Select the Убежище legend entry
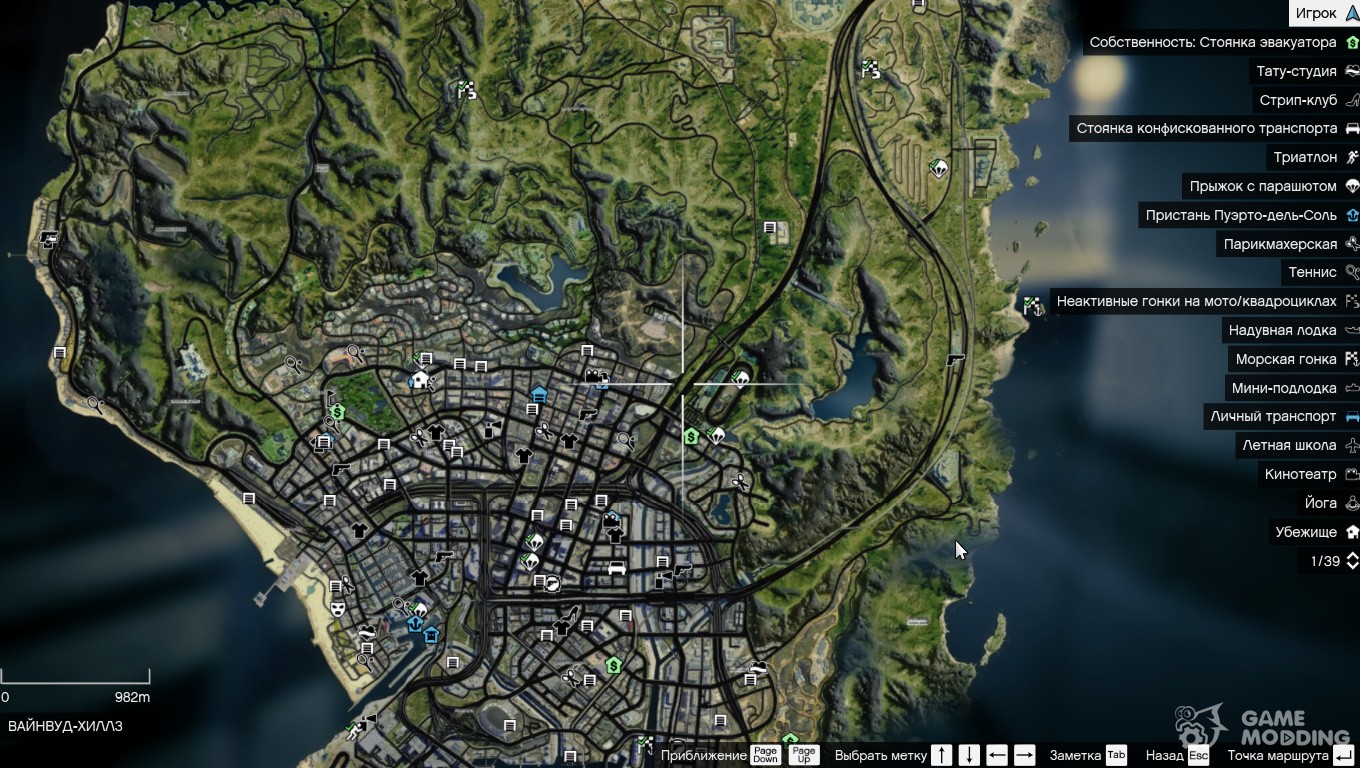Viewport: 1360px width, 768px height. [1306, 532]
